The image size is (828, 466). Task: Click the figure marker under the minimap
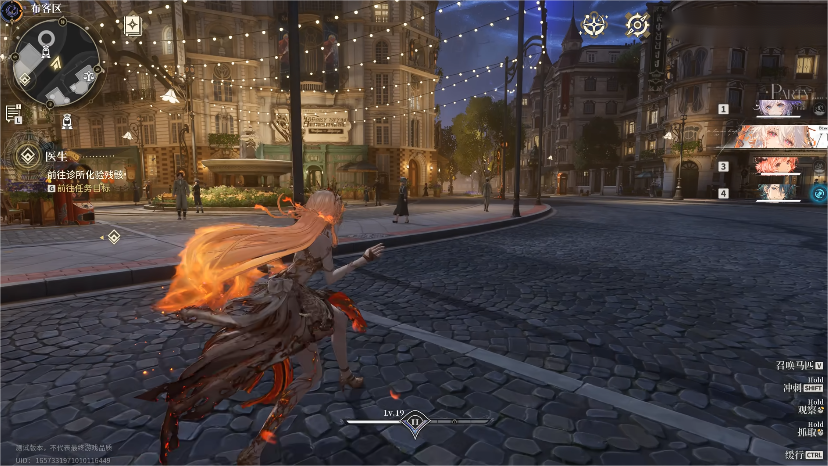[66, 121]
